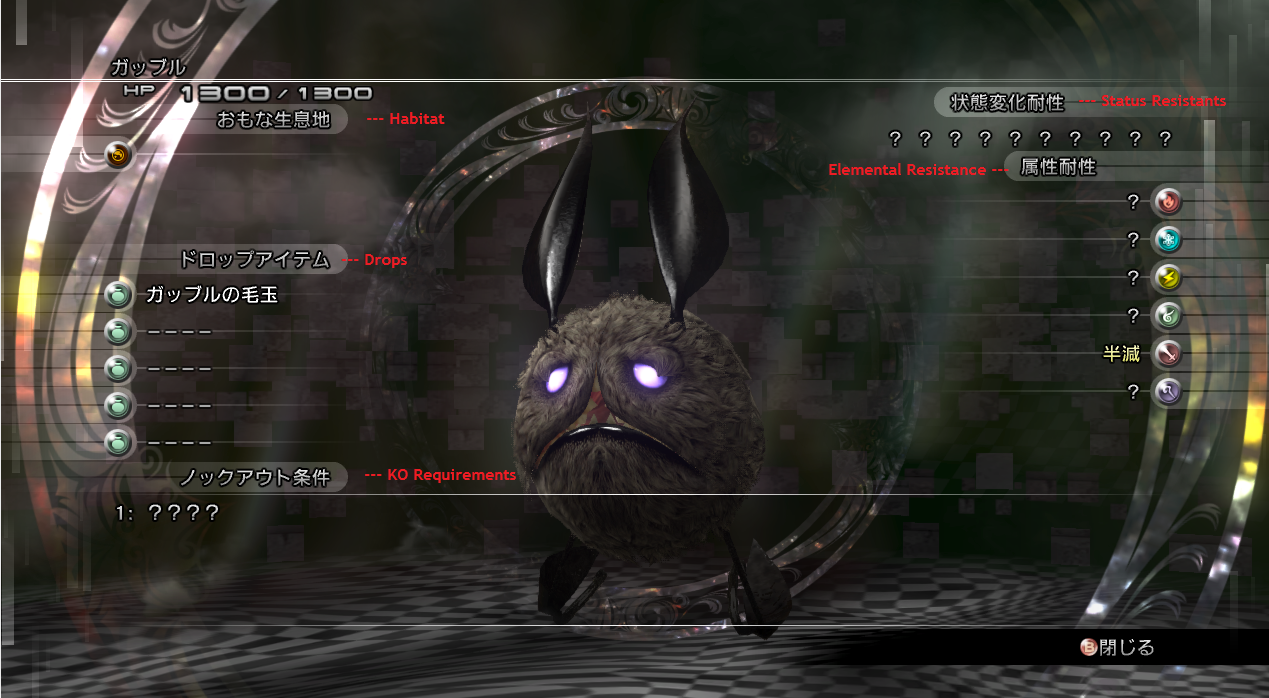This screenshot has height=698, width=1269.
Task: Select the purple magic resistance icon
Action: [1166, 392]
